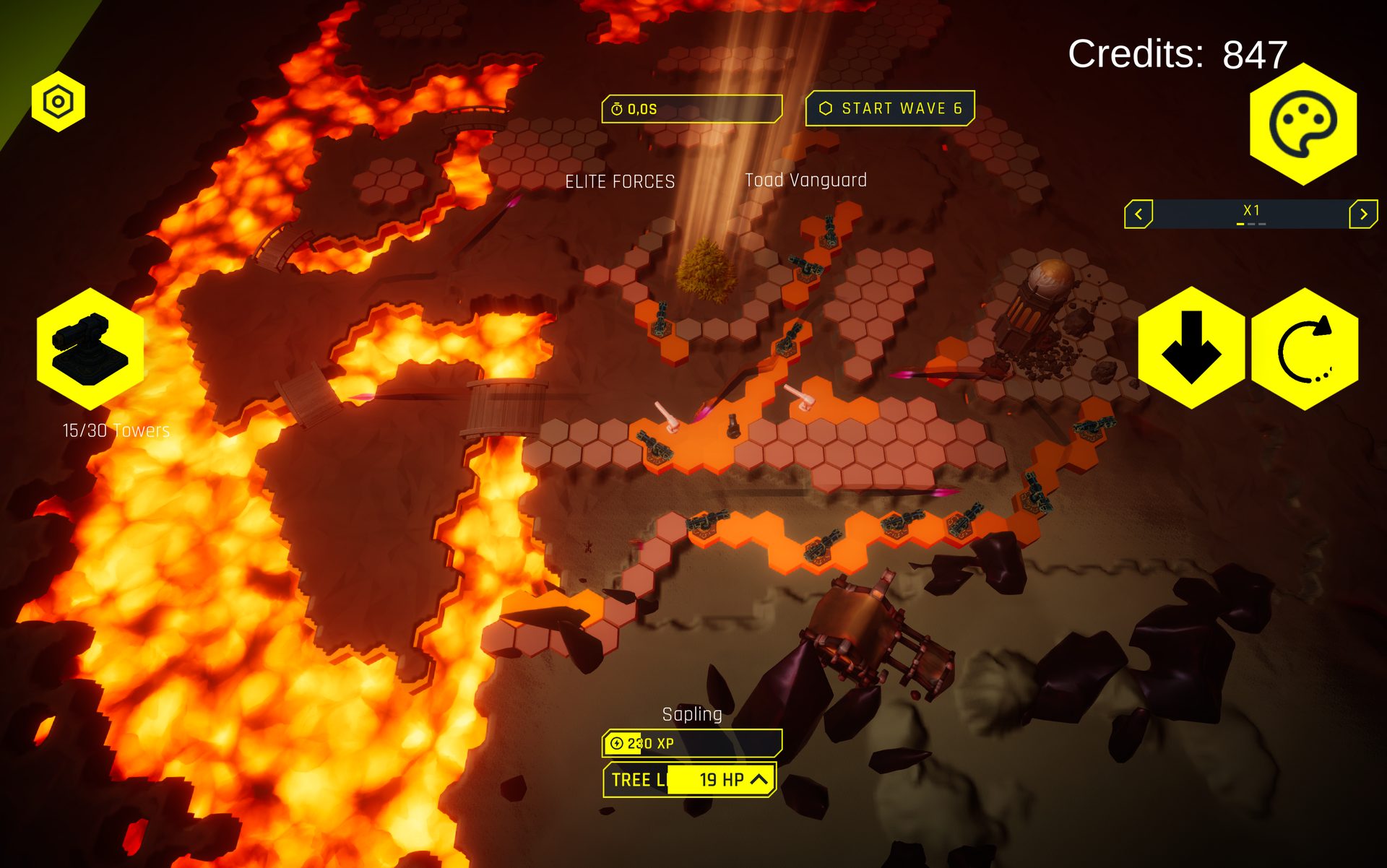
Task: Click the lightning XP icon near 230 XP
Action: (618, 742)
